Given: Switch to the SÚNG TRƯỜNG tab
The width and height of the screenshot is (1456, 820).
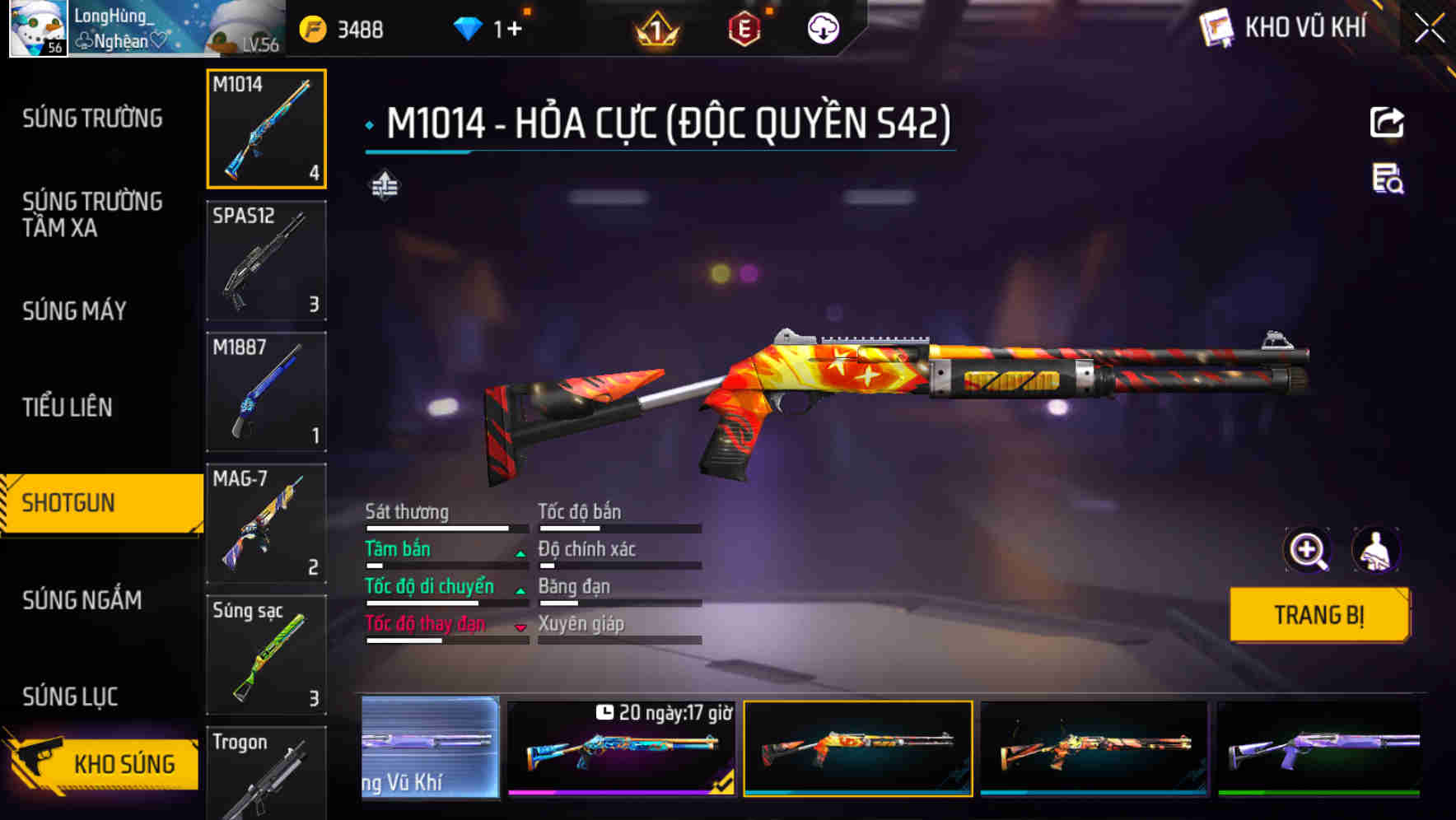Looking at the screenshot, I should coord(91,118).
